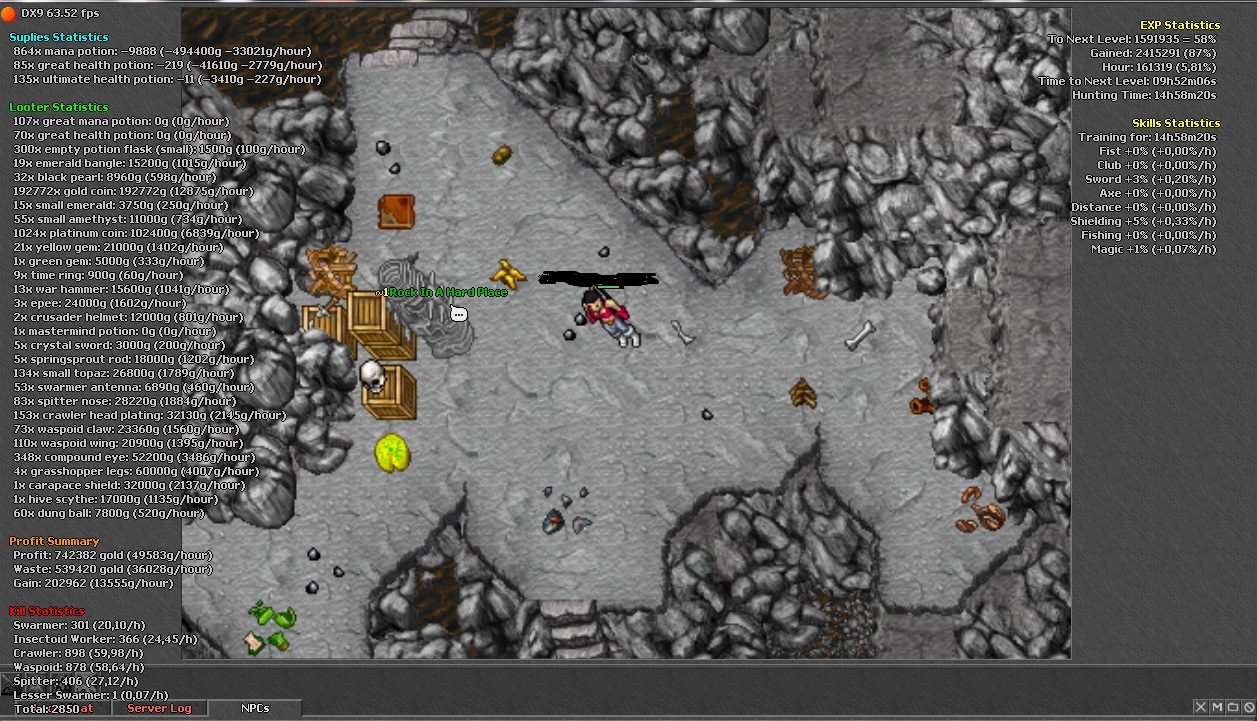
Task: Click the M messages button in chat
Action: (x=1217, y=708)
